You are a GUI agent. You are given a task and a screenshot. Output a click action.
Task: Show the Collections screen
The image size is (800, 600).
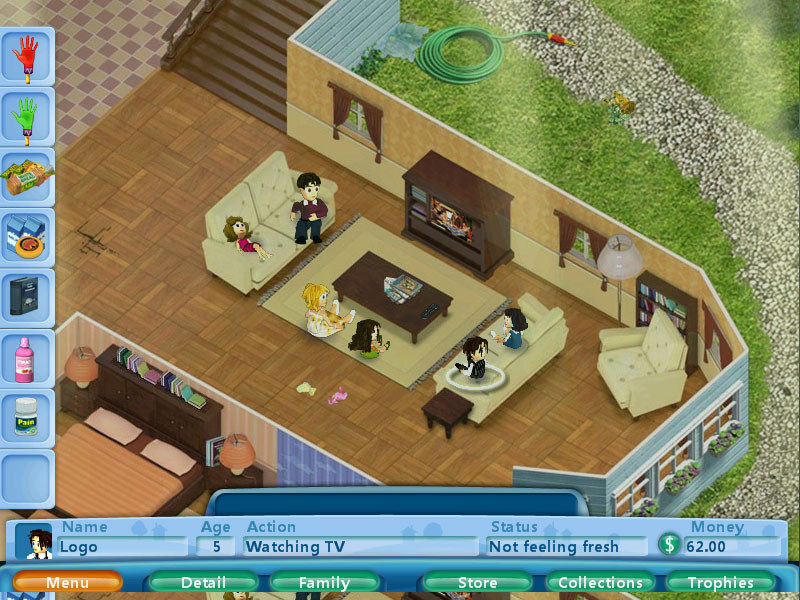click(x=600, y=582)
